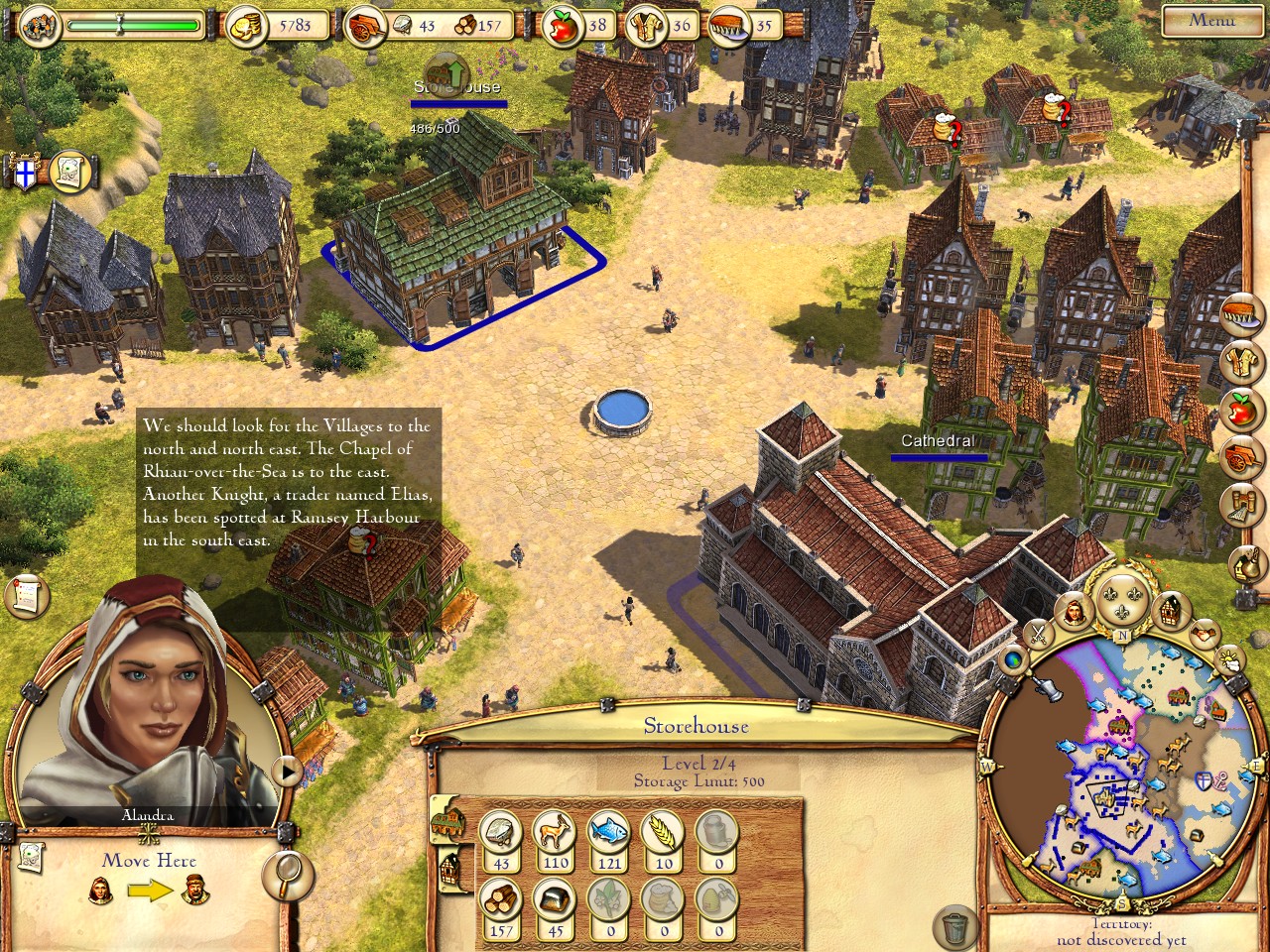1270x952 pixels.
Task: Select the knight portrait button above the minimap
Action: (x=1074, y=612)
